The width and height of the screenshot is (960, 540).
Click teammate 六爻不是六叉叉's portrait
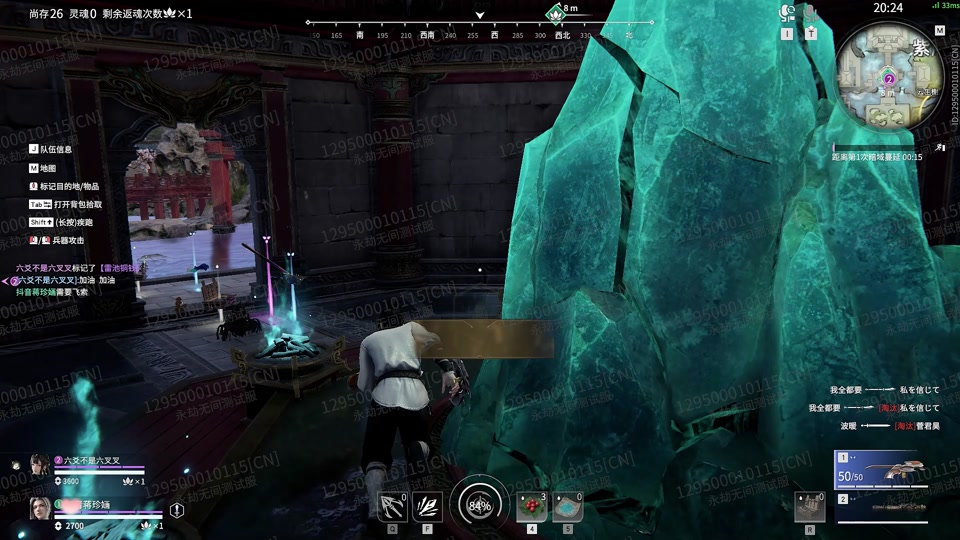[x=39, y=465]
